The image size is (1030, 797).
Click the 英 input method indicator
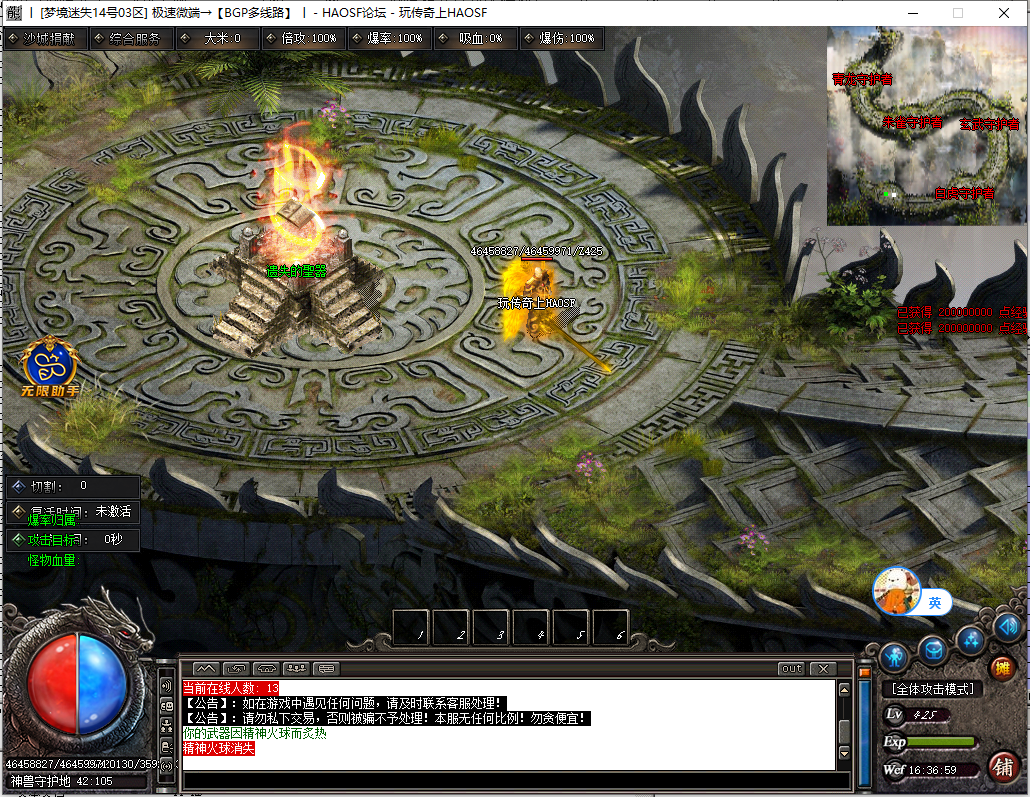click(934, 602)
